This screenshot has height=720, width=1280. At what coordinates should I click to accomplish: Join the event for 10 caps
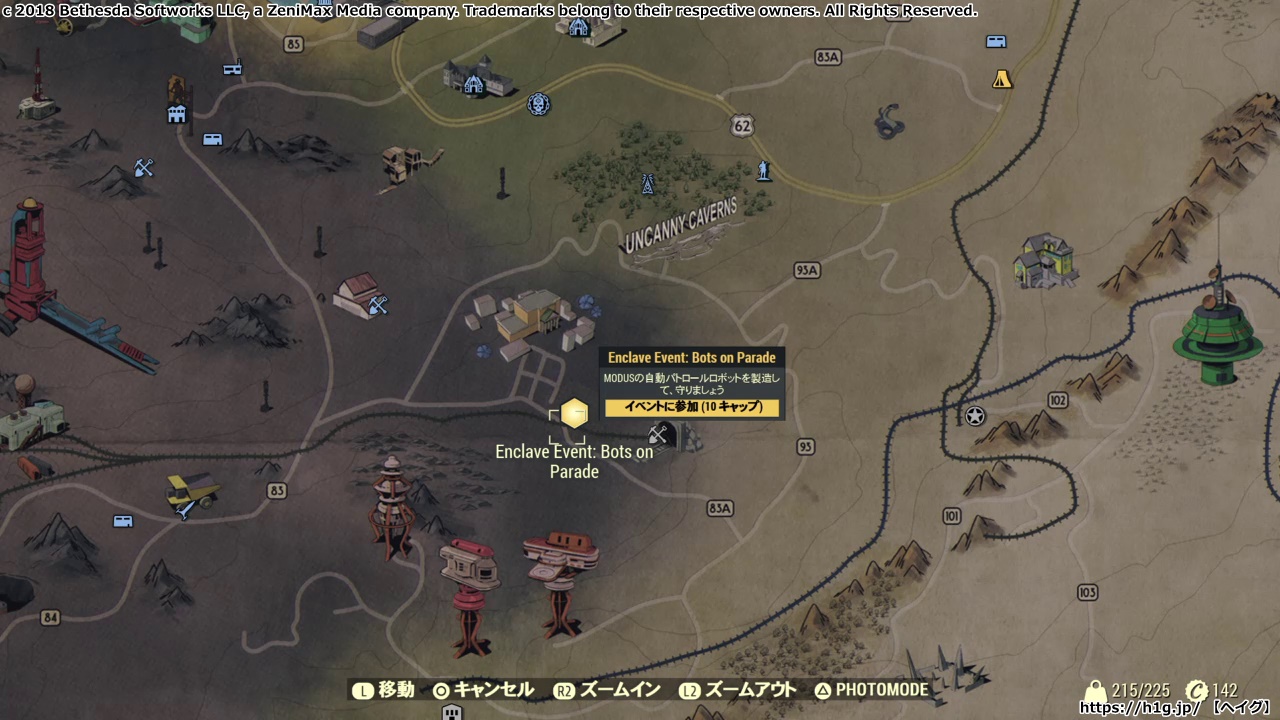point(692,407)
